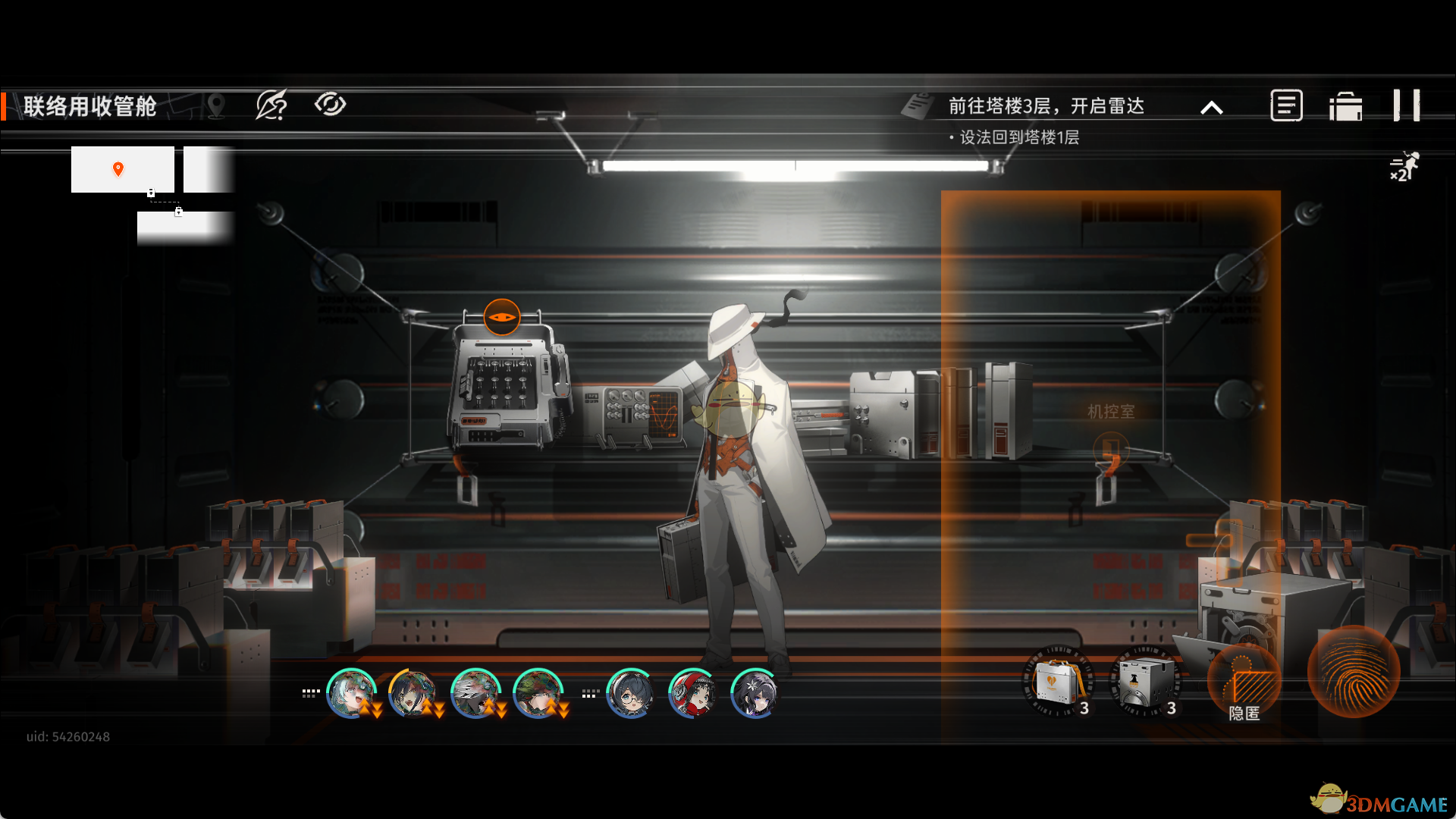This screenshot has width=1456, height=819.
Task: Toggle the crossed-eye visibility icon
Action: pyautogui.click(x=330, y=104)
